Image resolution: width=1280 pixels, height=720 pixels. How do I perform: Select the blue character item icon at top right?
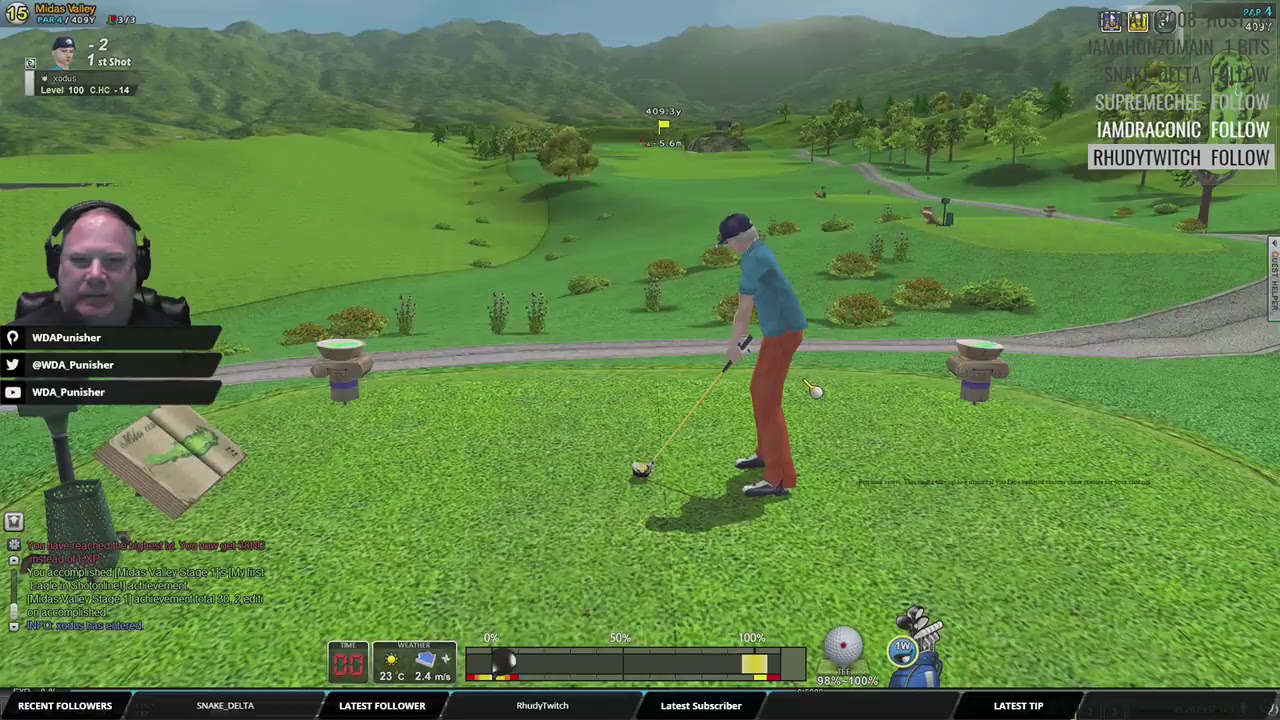point(1110,21)
